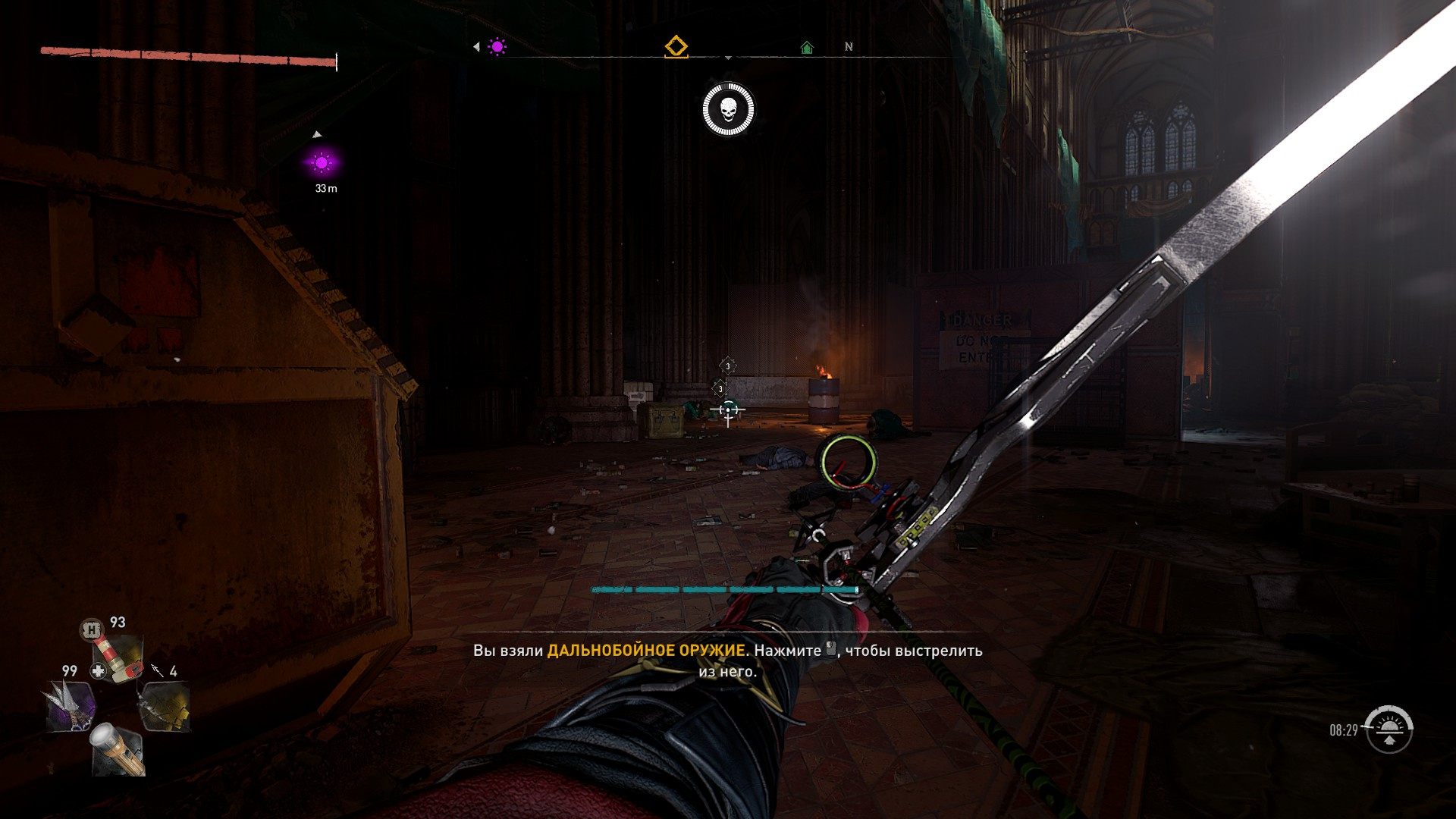
Task: Select the green house marker on compass
Action: 807,48
